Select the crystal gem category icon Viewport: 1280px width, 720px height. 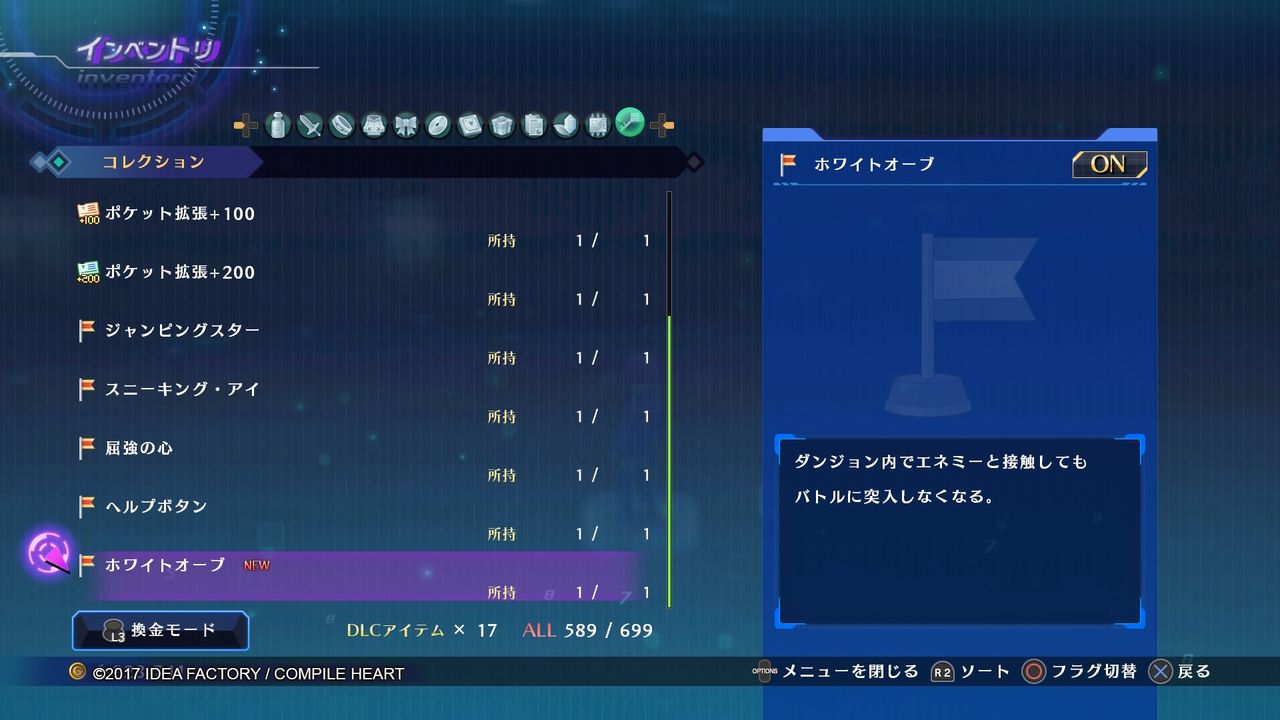pos(566,125)
